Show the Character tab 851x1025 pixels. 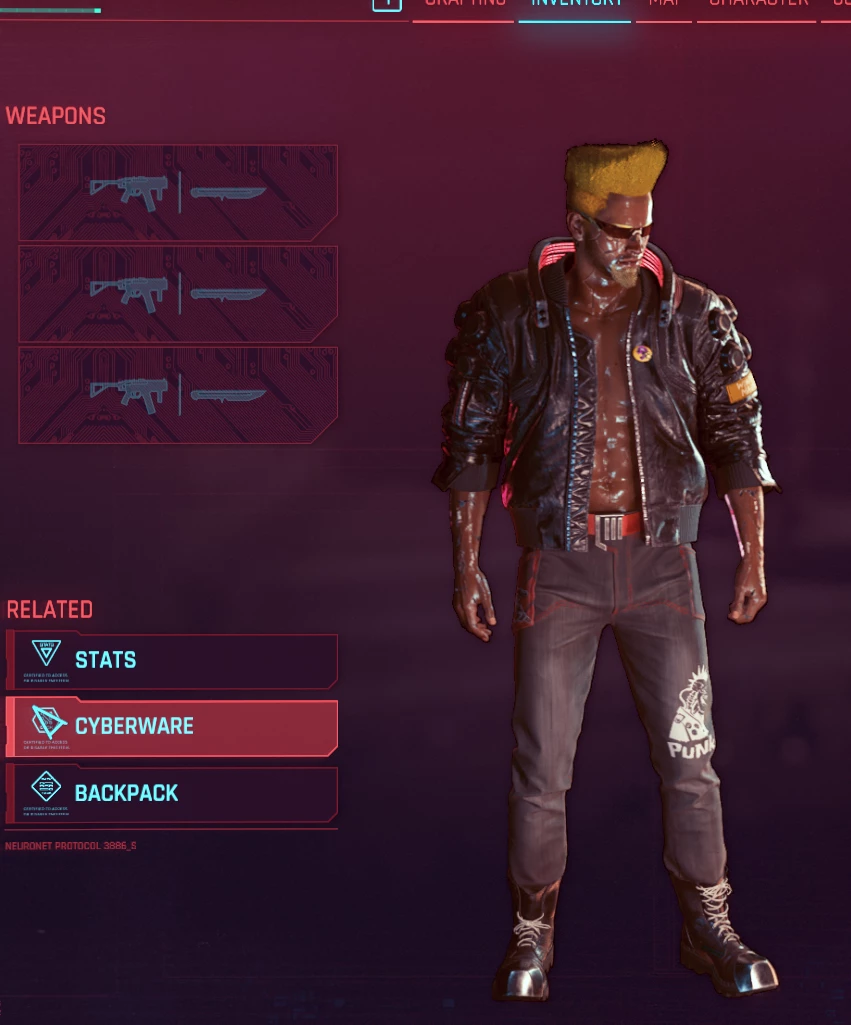pos(758,5)
